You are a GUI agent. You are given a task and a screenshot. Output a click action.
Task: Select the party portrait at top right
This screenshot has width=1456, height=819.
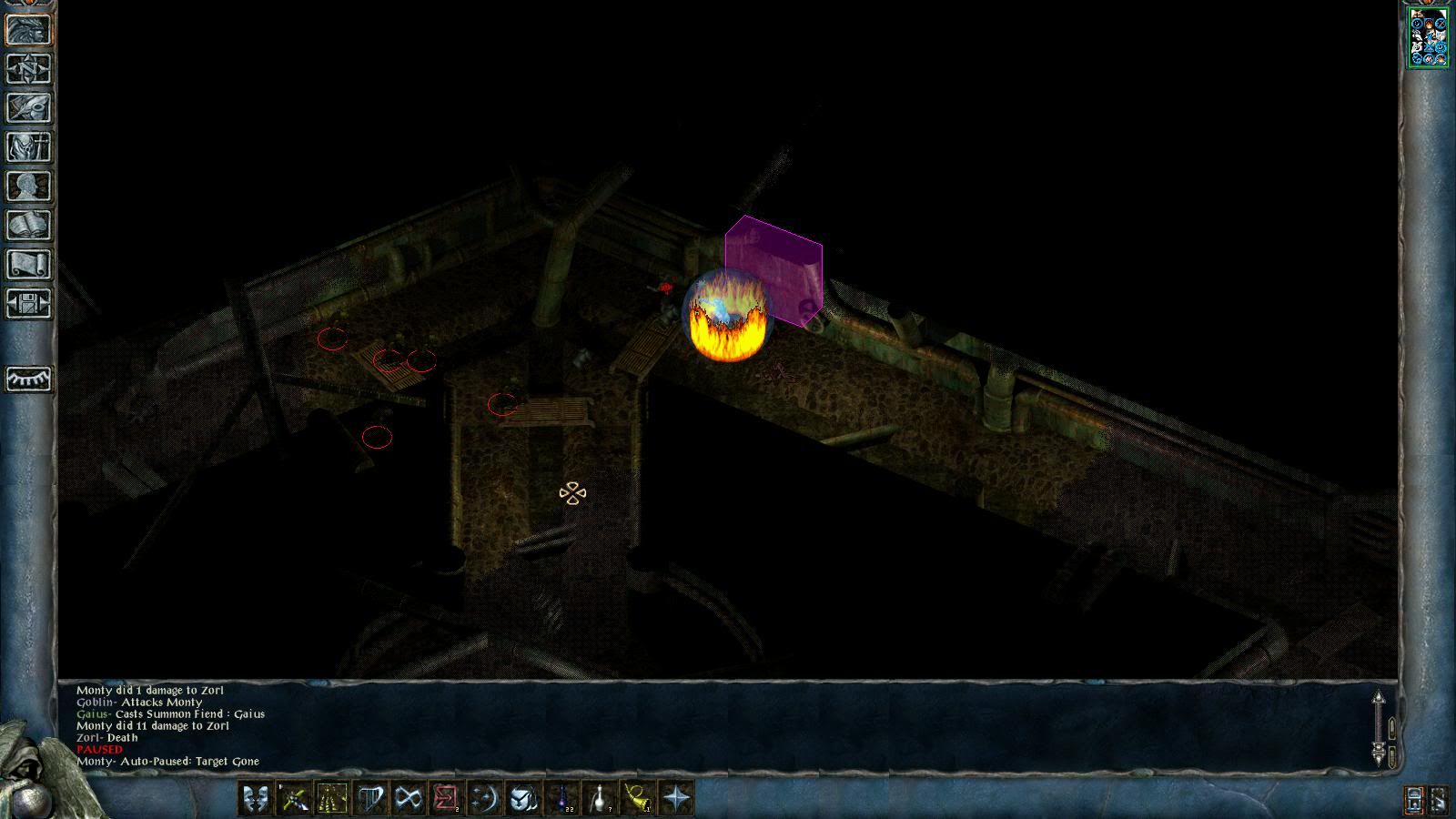1429,37
